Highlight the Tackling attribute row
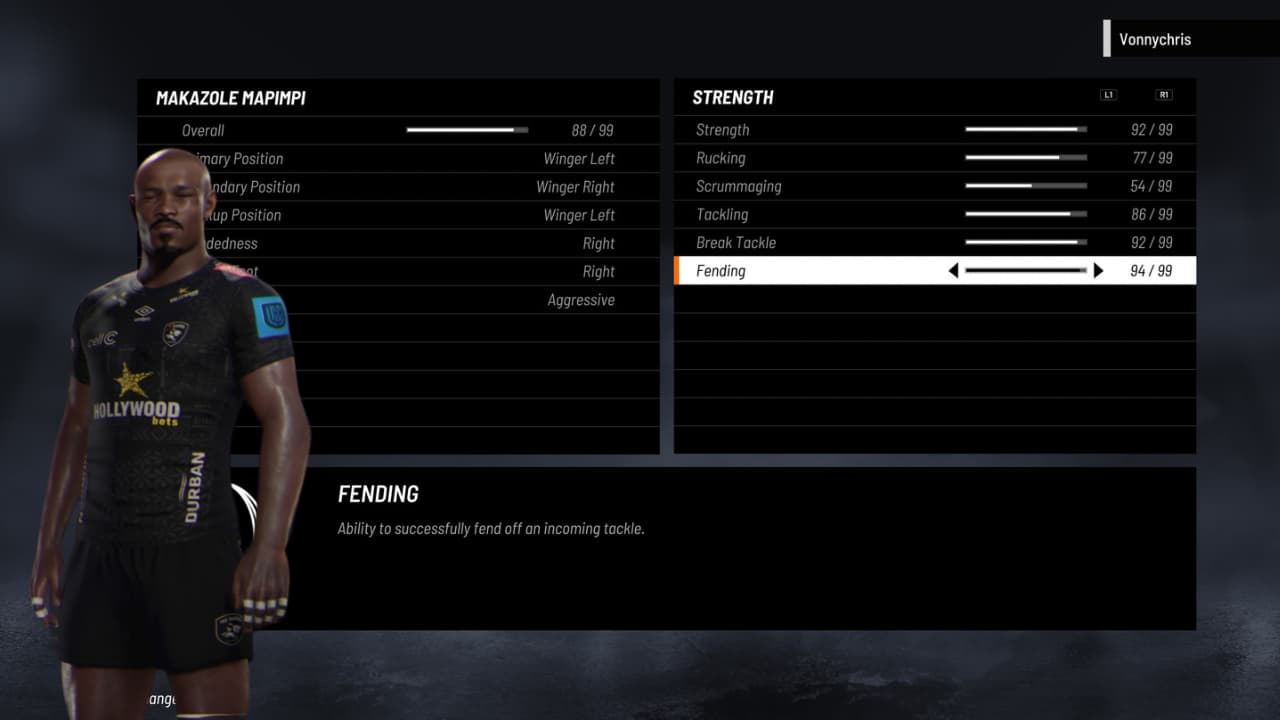The image size is (1280, 720). pos(934,214)
